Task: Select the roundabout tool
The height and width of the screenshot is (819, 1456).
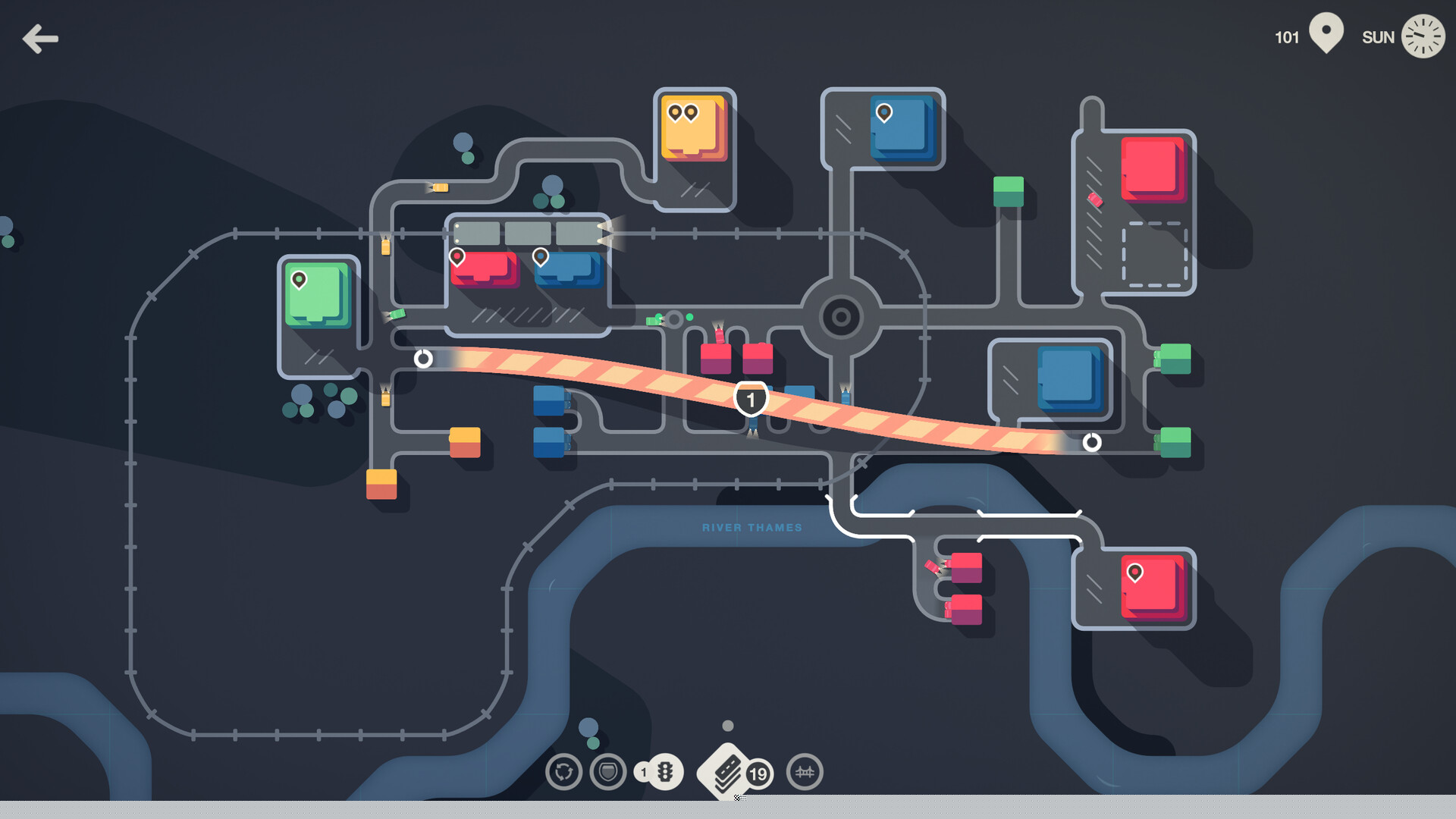Action: [563, 772]
